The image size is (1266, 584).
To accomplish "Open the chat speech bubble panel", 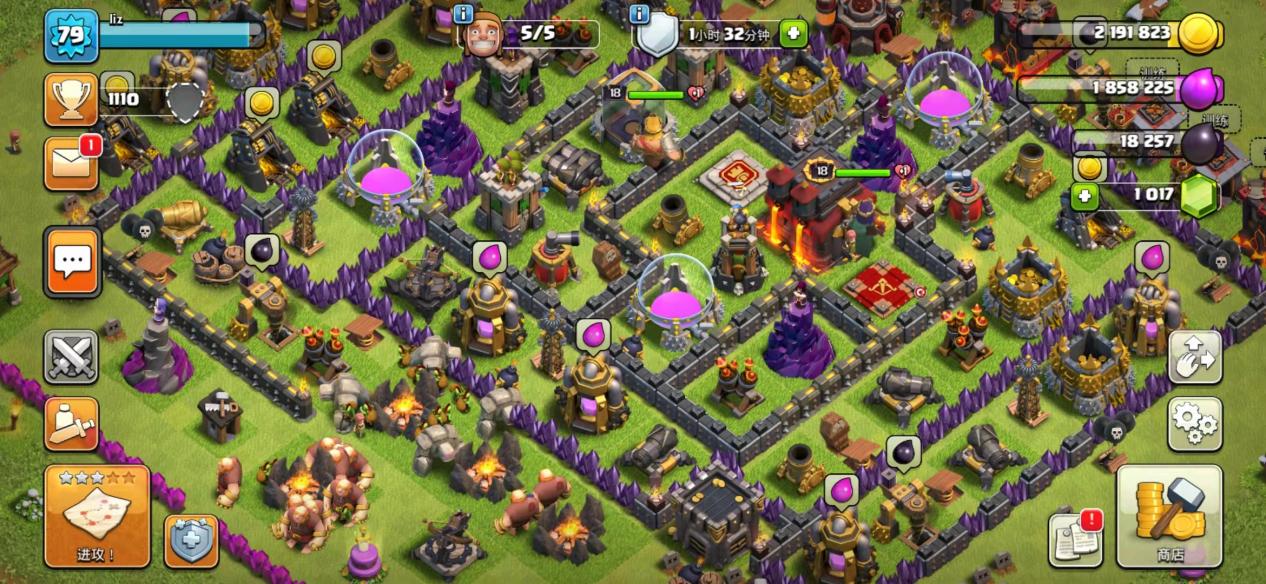I will tap(72, 262).
